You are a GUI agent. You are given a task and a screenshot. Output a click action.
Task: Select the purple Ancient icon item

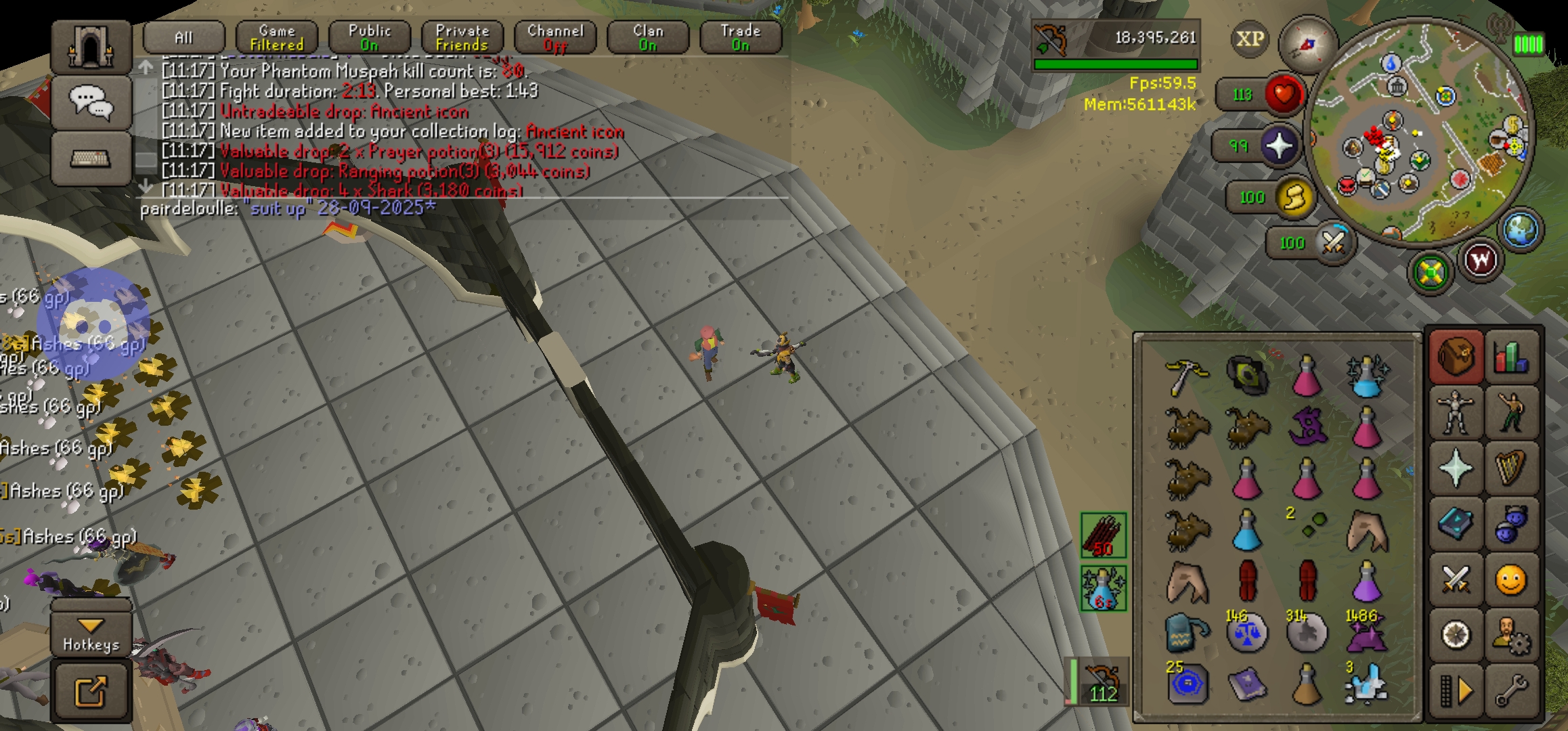click(x=1307, y=428)
